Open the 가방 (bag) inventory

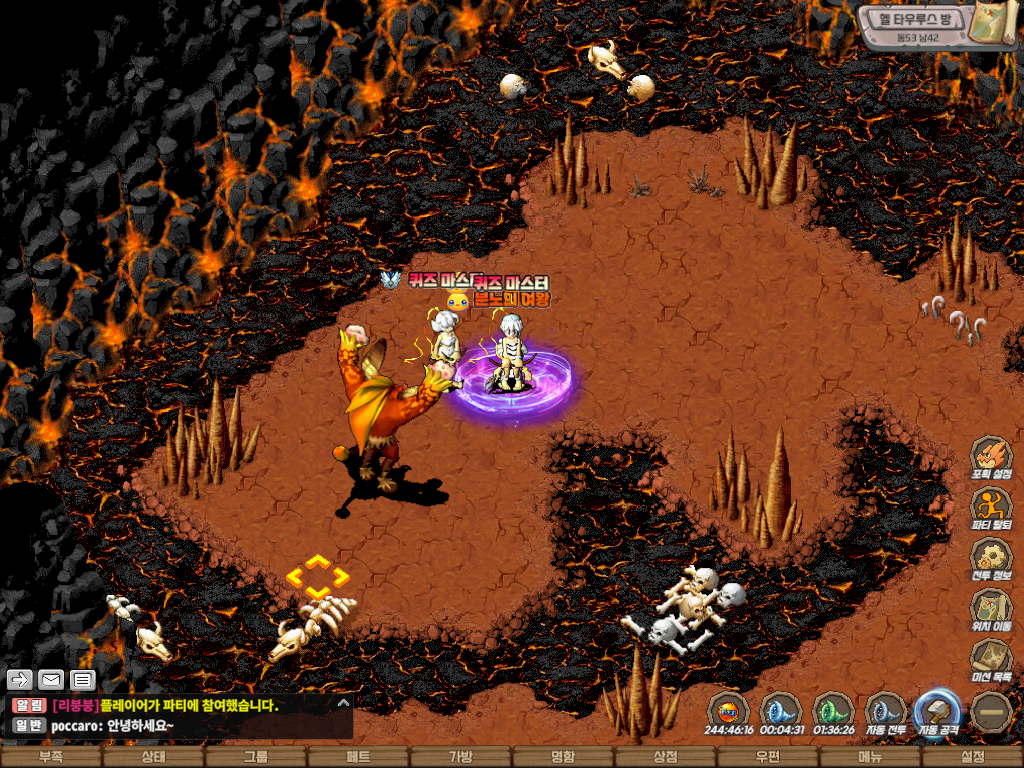point(460,757)
